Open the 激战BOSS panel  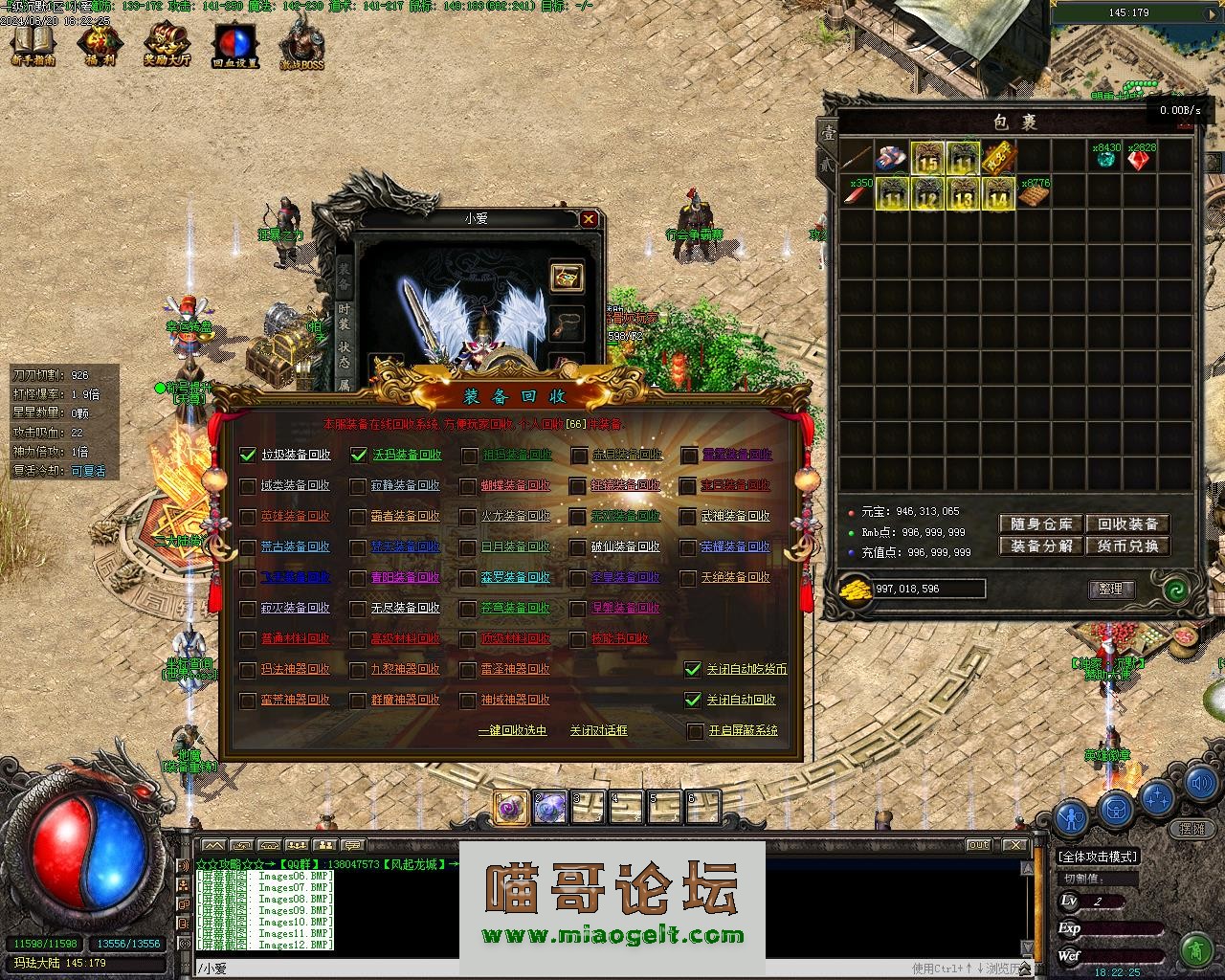(301, 45)
